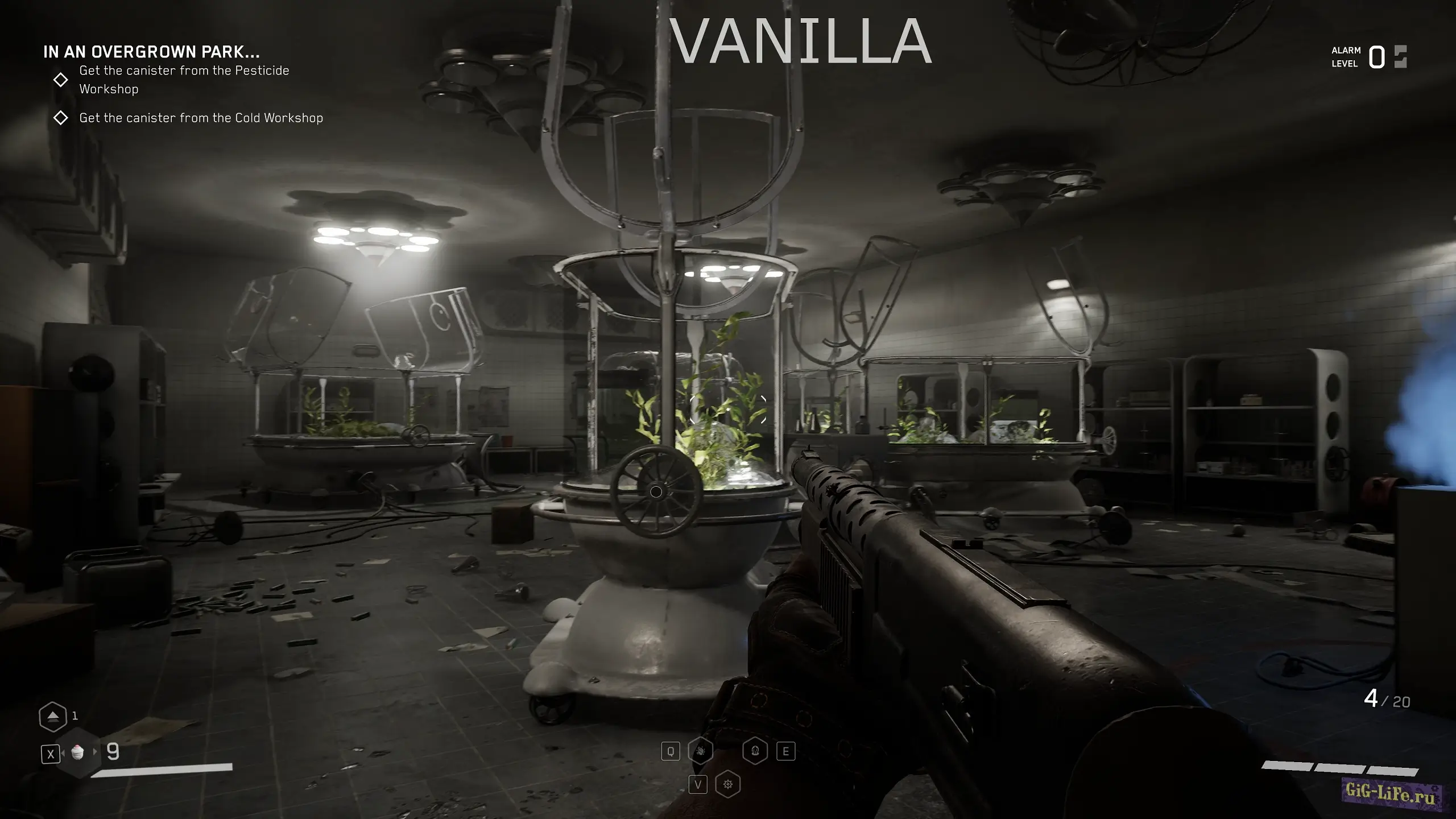Use the cupcake consumable item
This screenshot has width=1456, height=819.
[78, 752]
